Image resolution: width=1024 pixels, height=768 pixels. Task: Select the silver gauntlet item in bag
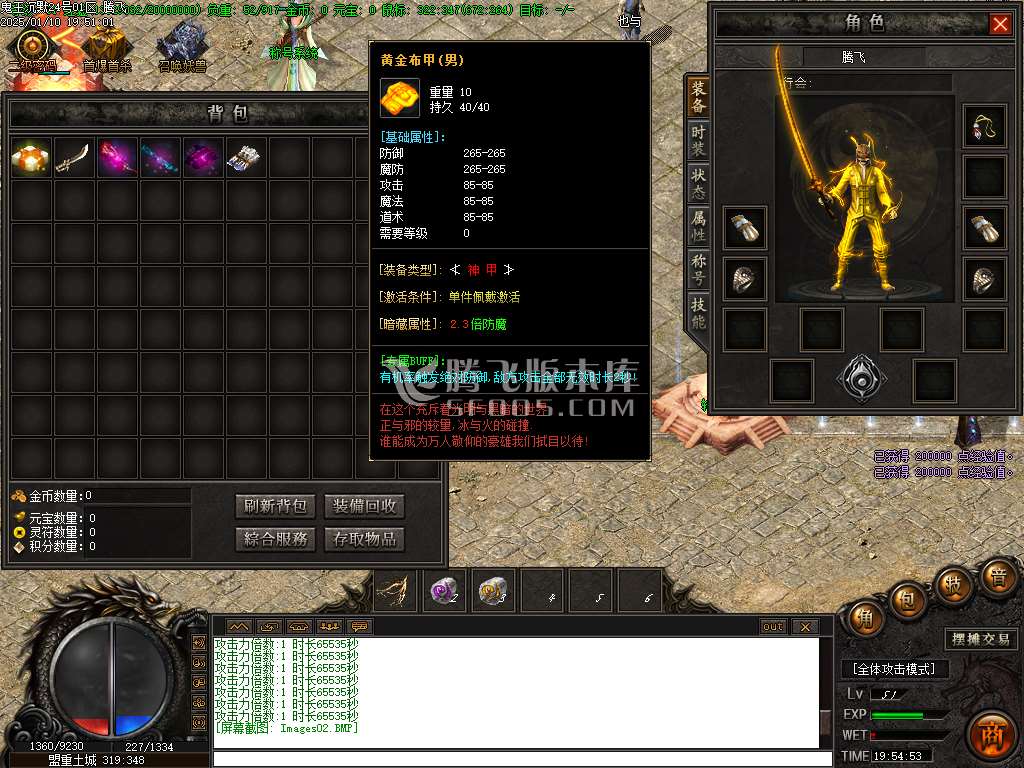click(245, 158)
